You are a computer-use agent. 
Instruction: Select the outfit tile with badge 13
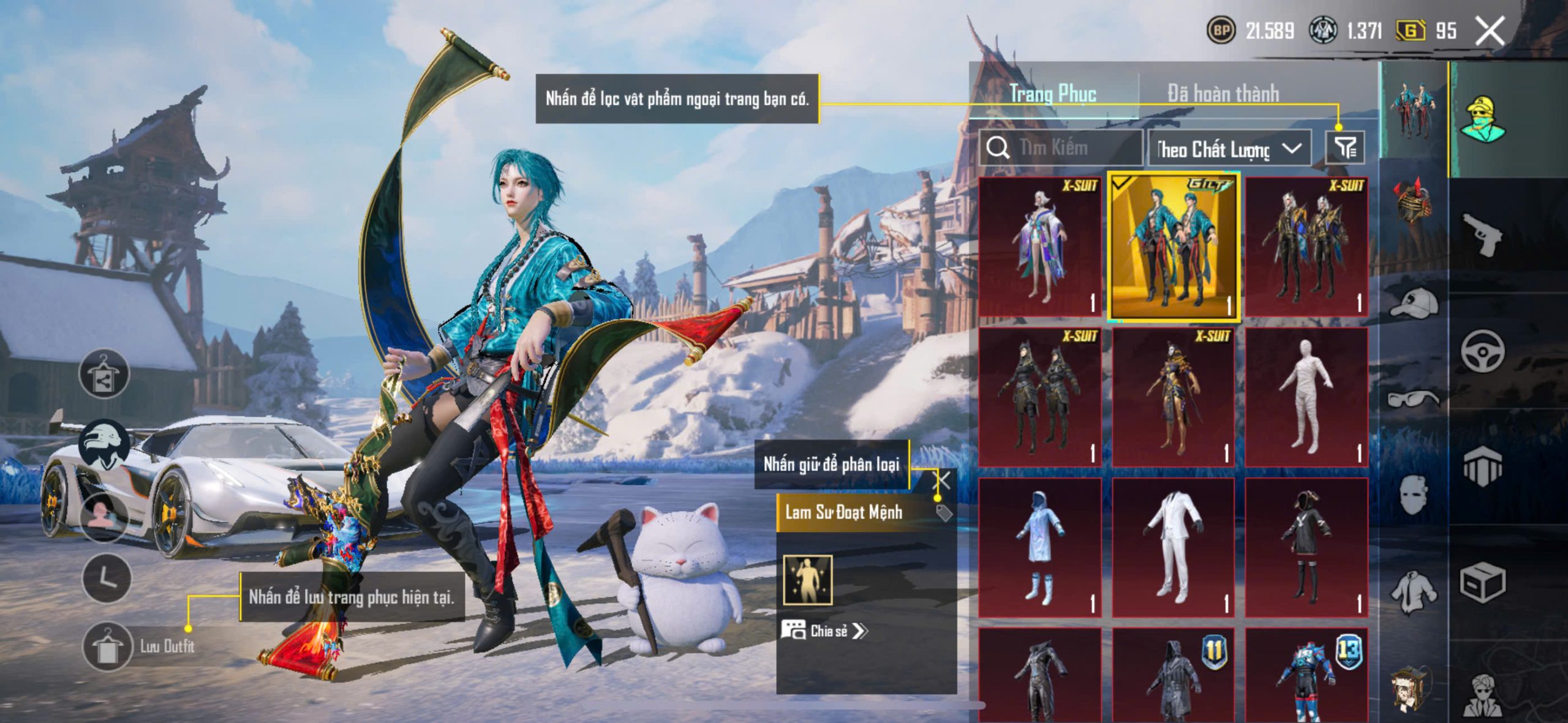pyautogui.click(x=1306, y=676)
